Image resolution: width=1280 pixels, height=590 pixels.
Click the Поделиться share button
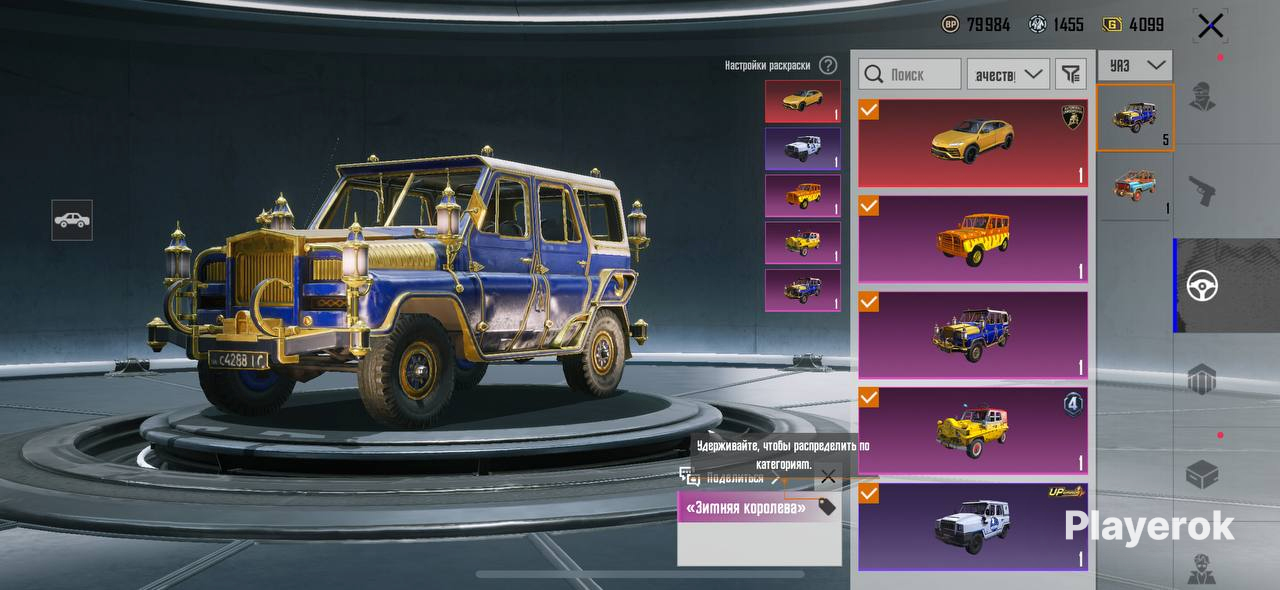(x=733, y=478)
